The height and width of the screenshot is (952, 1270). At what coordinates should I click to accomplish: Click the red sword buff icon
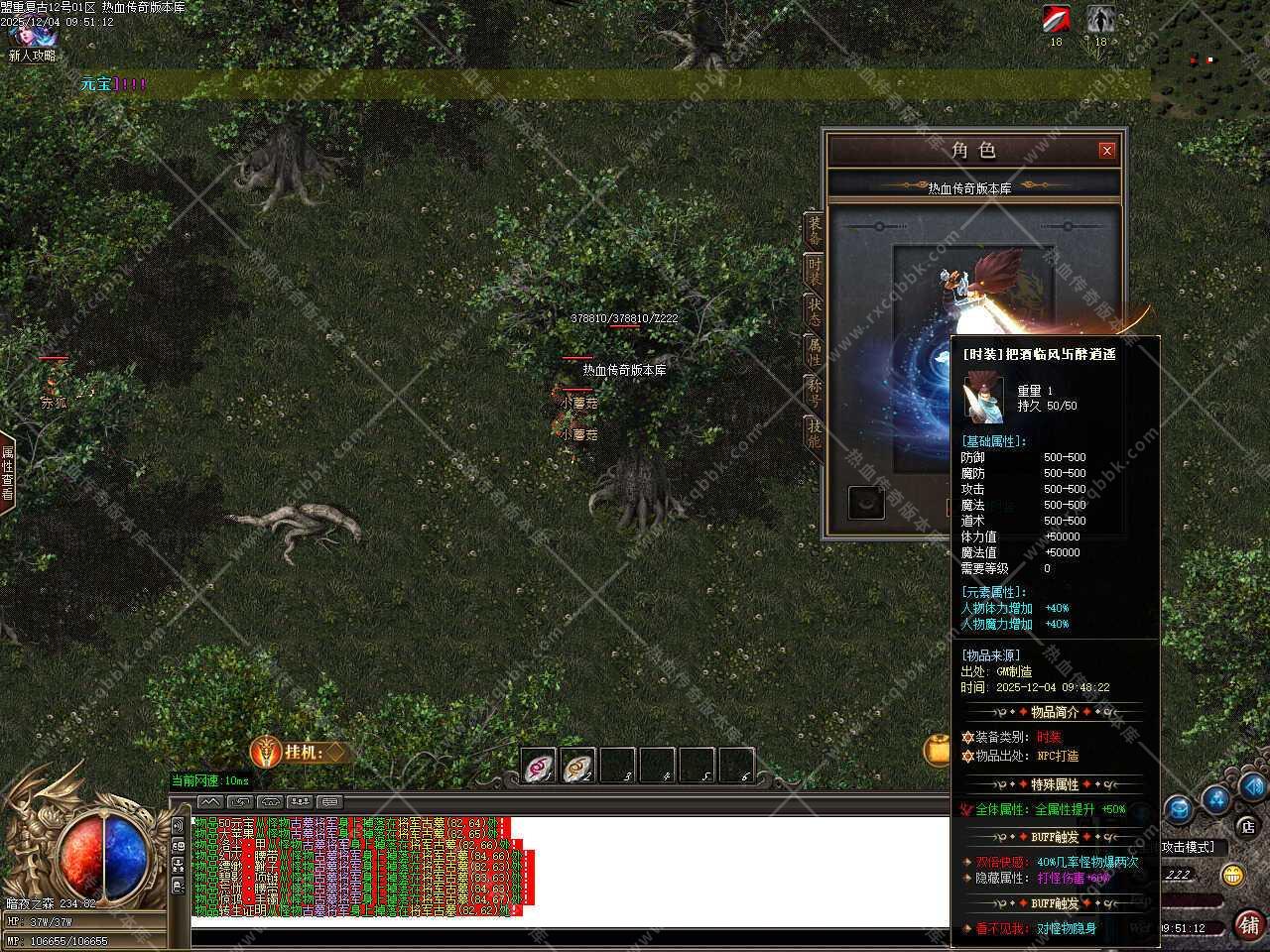(x=1056, y=19)
